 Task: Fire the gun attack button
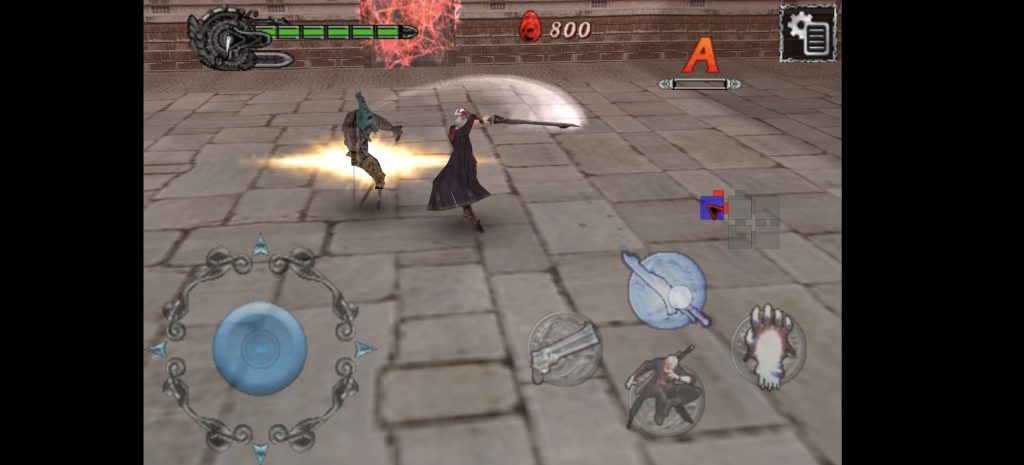[x=564, y=349]
